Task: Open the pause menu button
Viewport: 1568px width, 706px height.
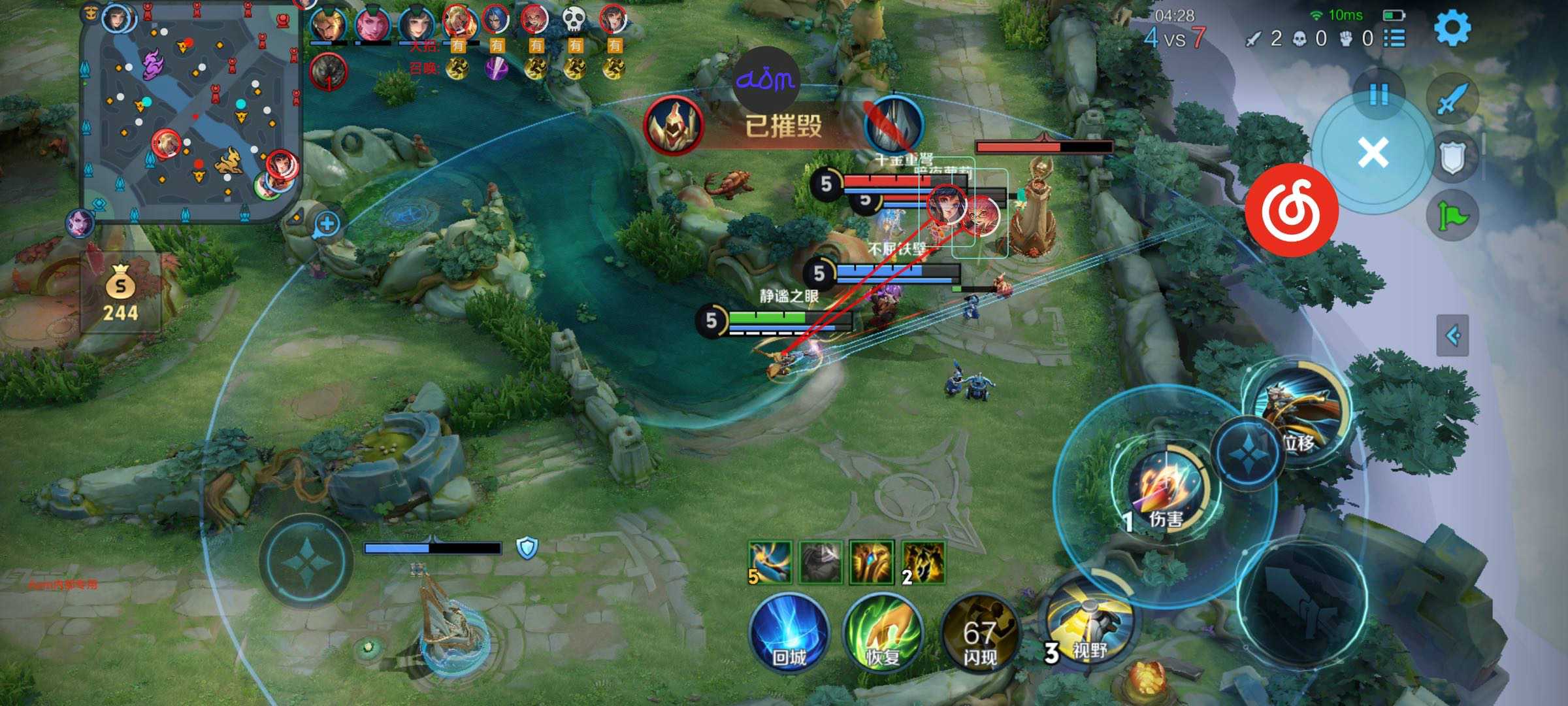Action: pyautogui.click(x=1379, y=94)
